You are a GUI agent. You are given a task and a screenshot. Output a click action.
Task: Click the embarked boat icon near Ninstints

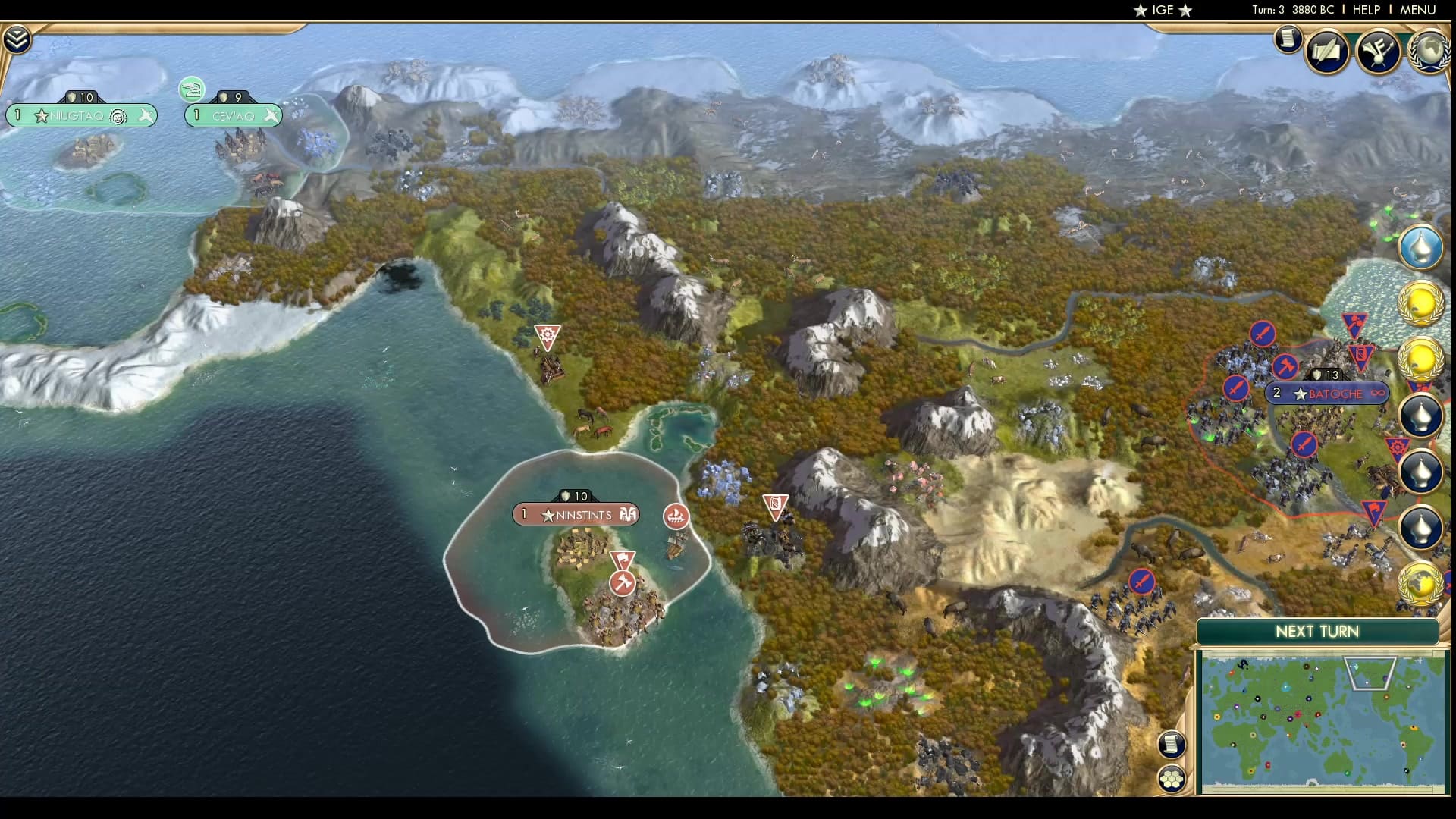coord(677,517)
